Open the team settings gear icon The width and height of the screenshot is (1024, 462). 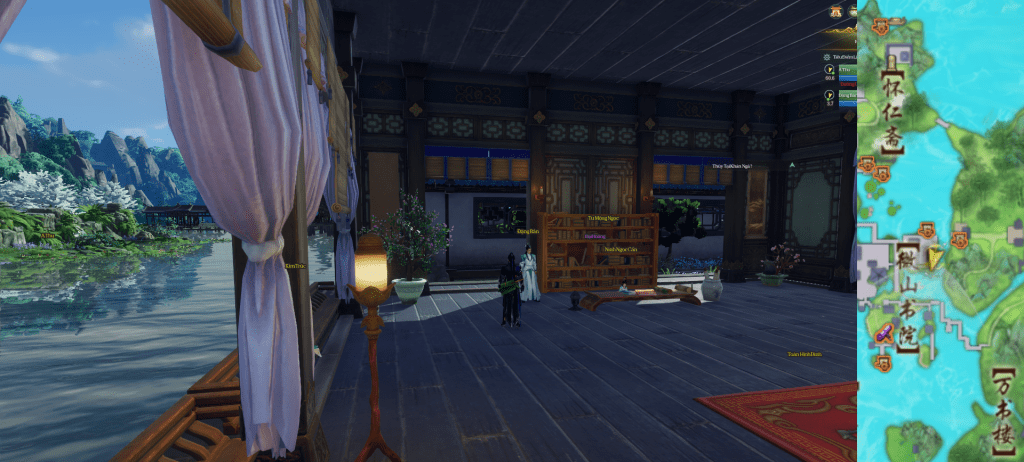tap(829, 57)
